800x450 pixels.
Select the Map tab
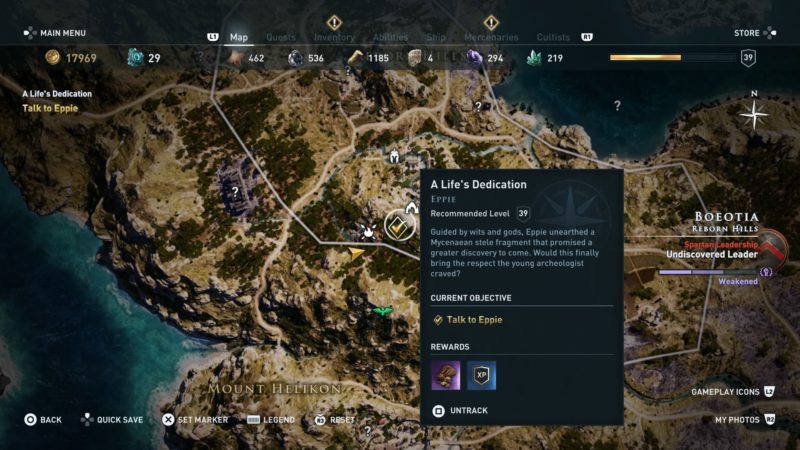point(239,38)
